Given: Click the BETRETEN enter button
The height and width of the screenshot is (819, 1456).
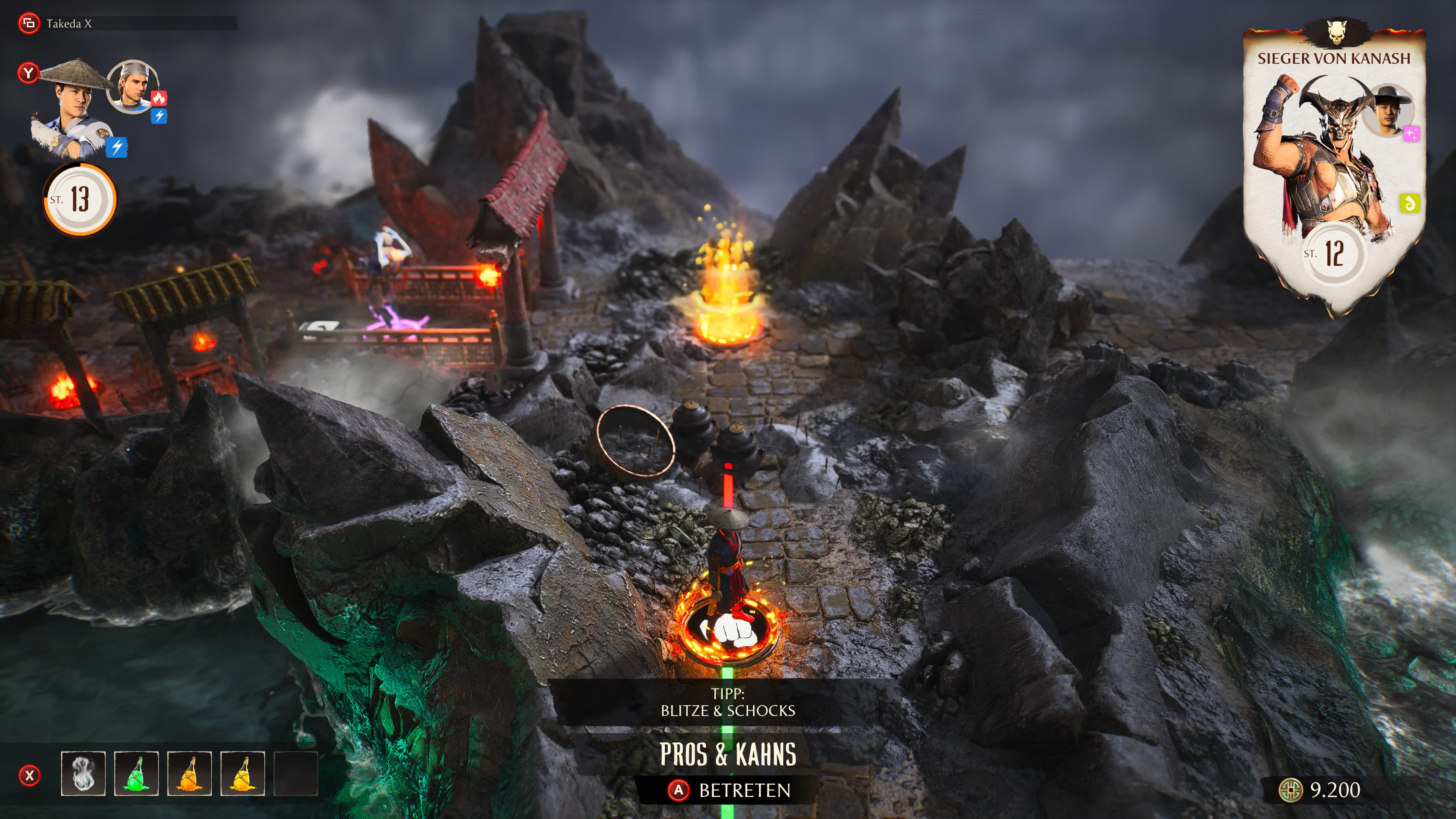Looking at the screenshot, I should click(x=729, y=790).
